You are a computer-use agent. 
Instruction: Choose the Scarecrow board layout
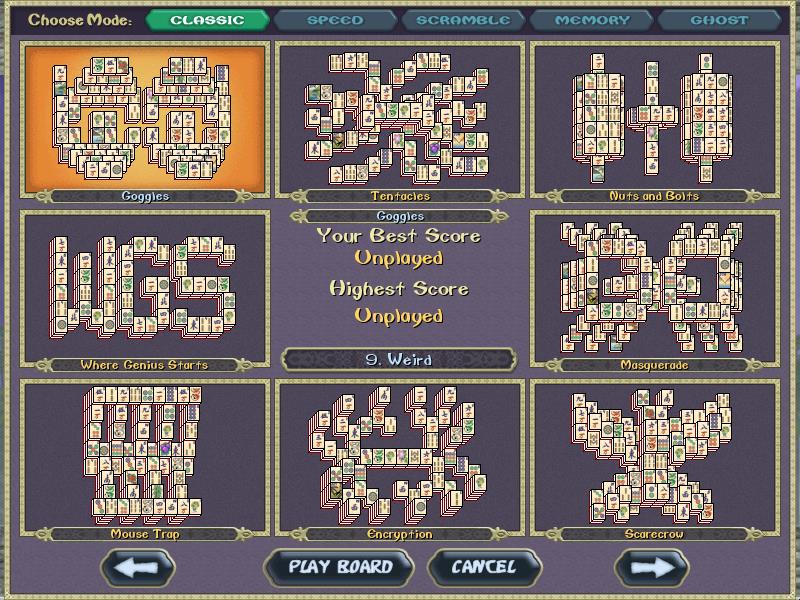pos(654,457)
